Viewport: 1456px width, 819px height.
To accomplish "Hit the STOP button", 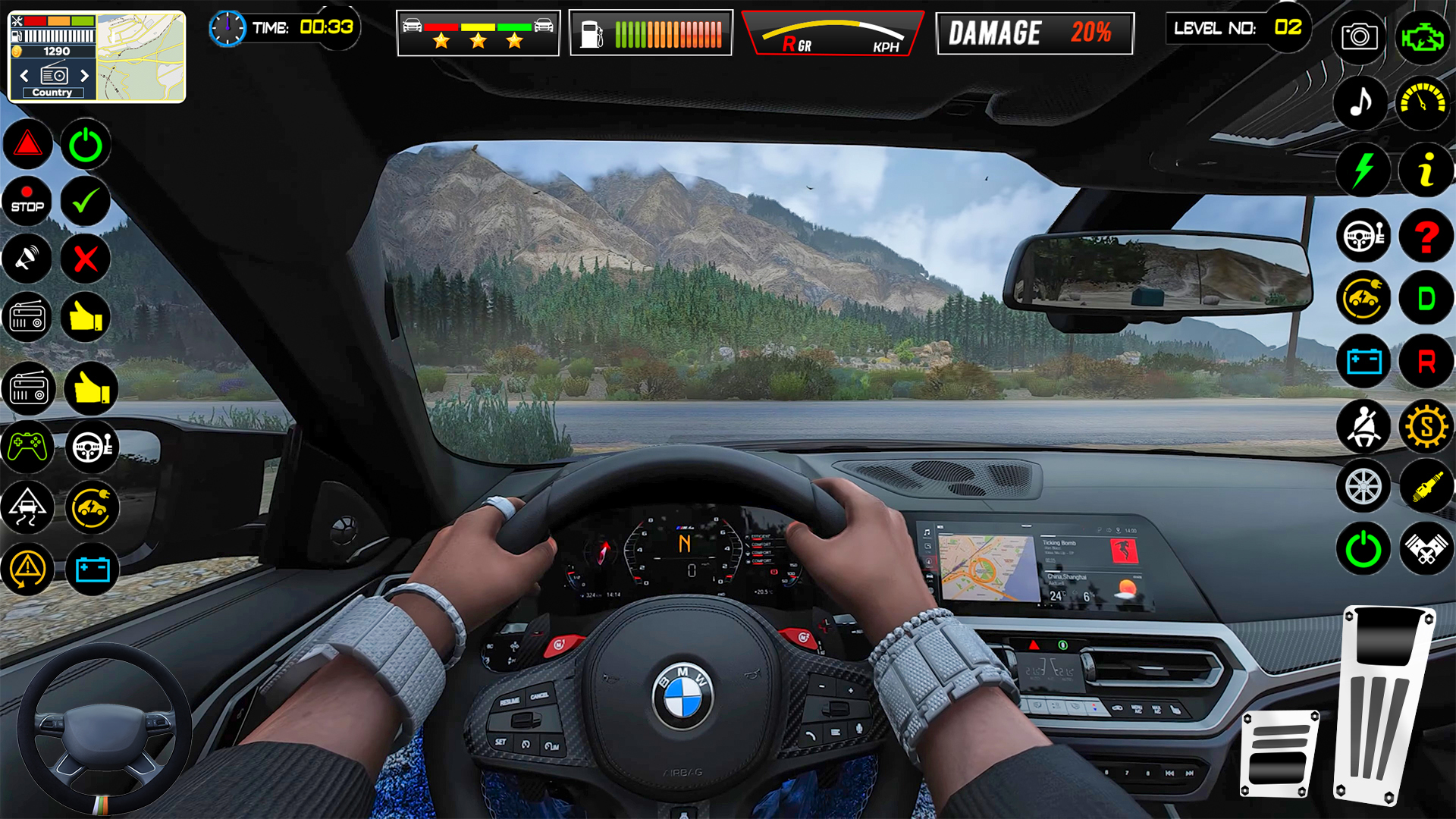I will click(27, 201).
